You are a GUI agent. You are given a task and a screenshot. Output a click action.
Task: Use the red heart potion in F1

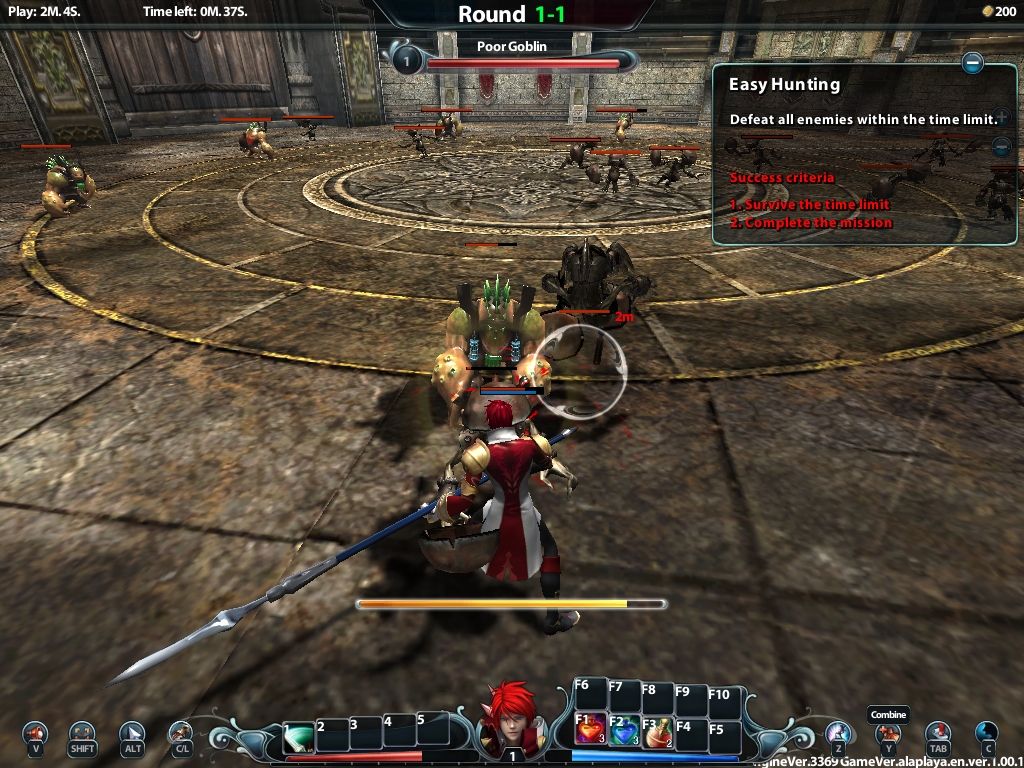tap(590, 731)
